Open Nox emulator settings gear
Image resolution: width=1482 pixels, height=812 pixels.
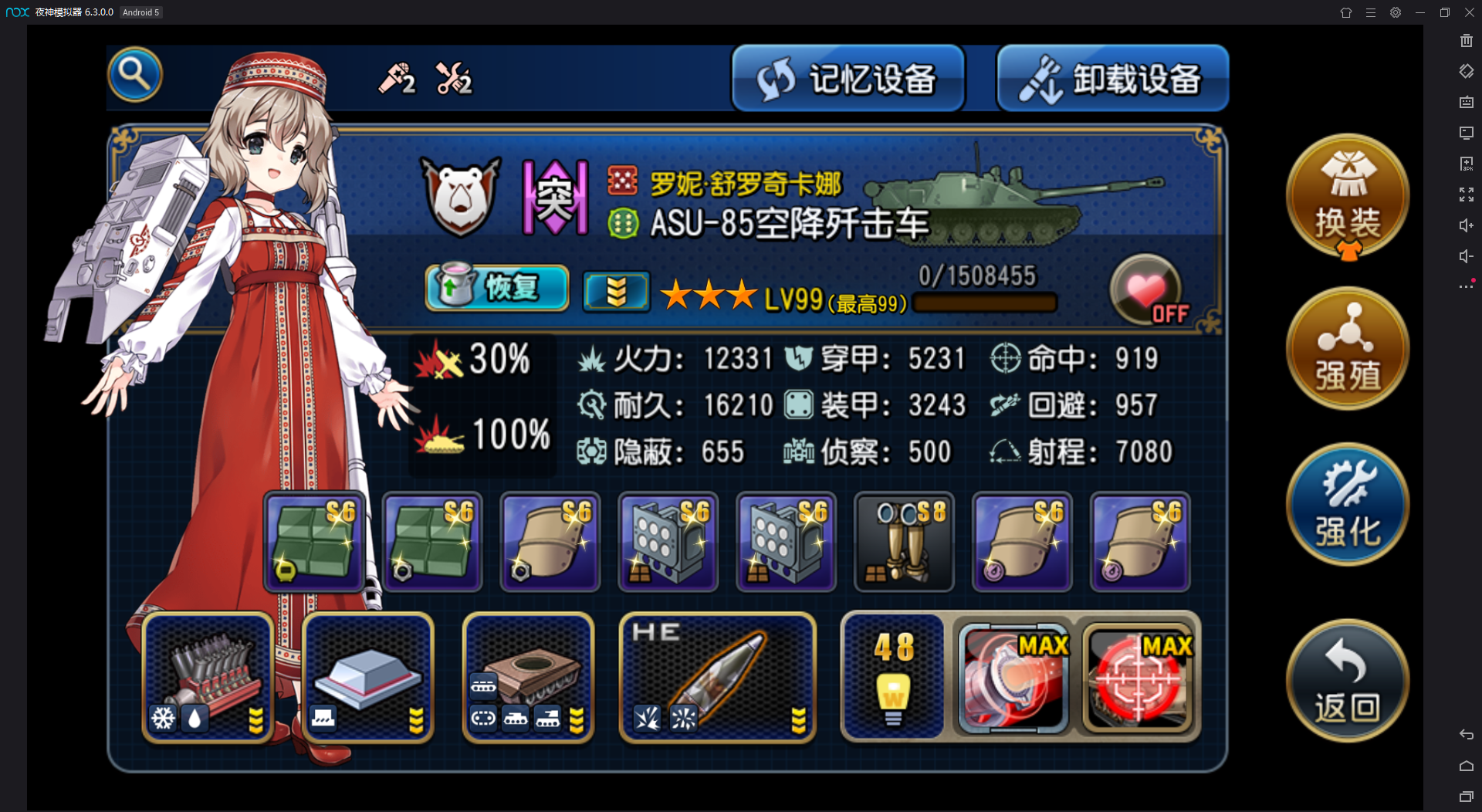tap(1396, 12)
